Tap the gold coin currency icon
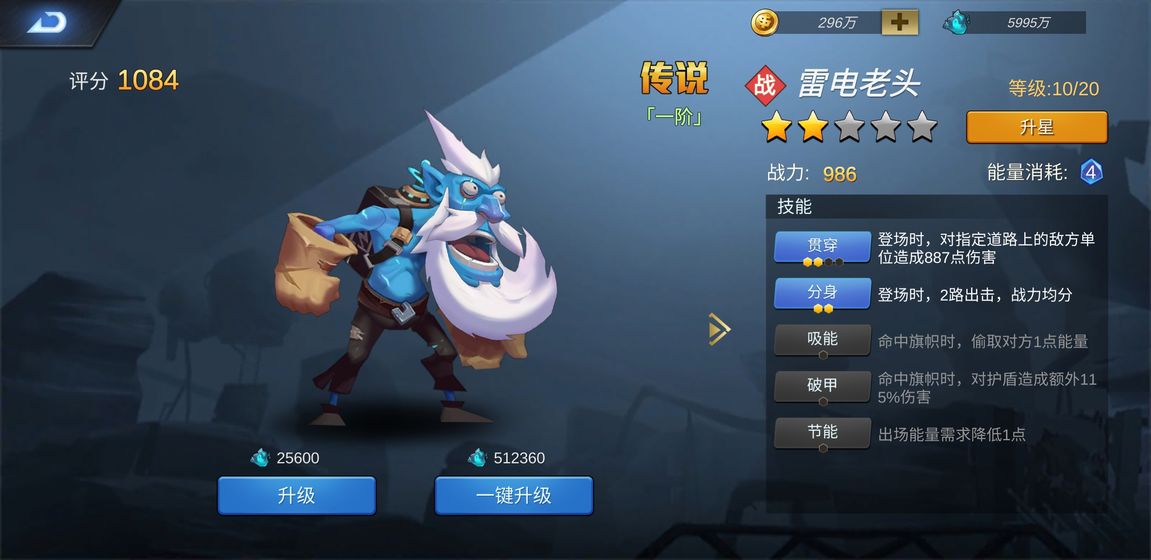Viewport: 1151px width, 560px height. (764, 22)
